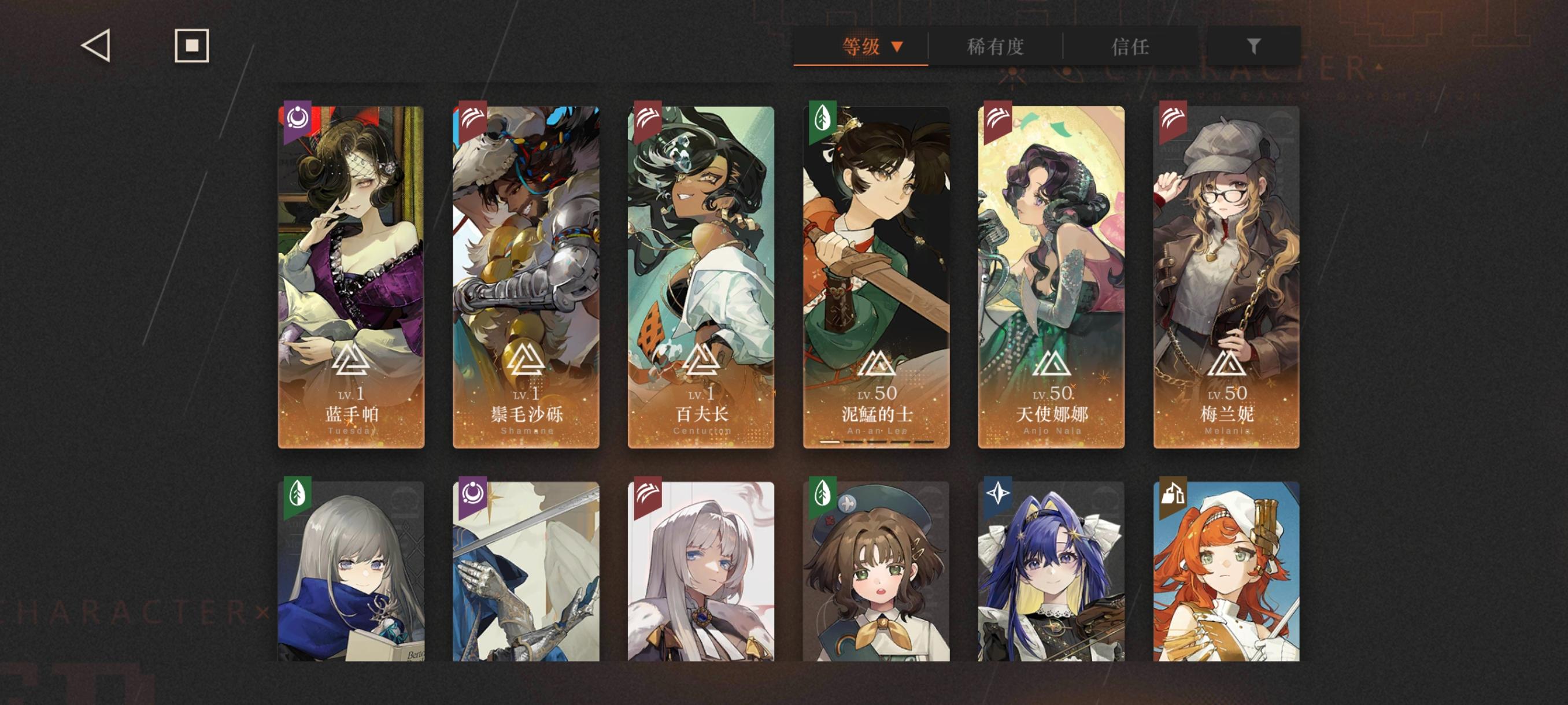This screenshot has height=705, width=1568.
Task: Click the back arrow at top left
Action: coord(95,46)
